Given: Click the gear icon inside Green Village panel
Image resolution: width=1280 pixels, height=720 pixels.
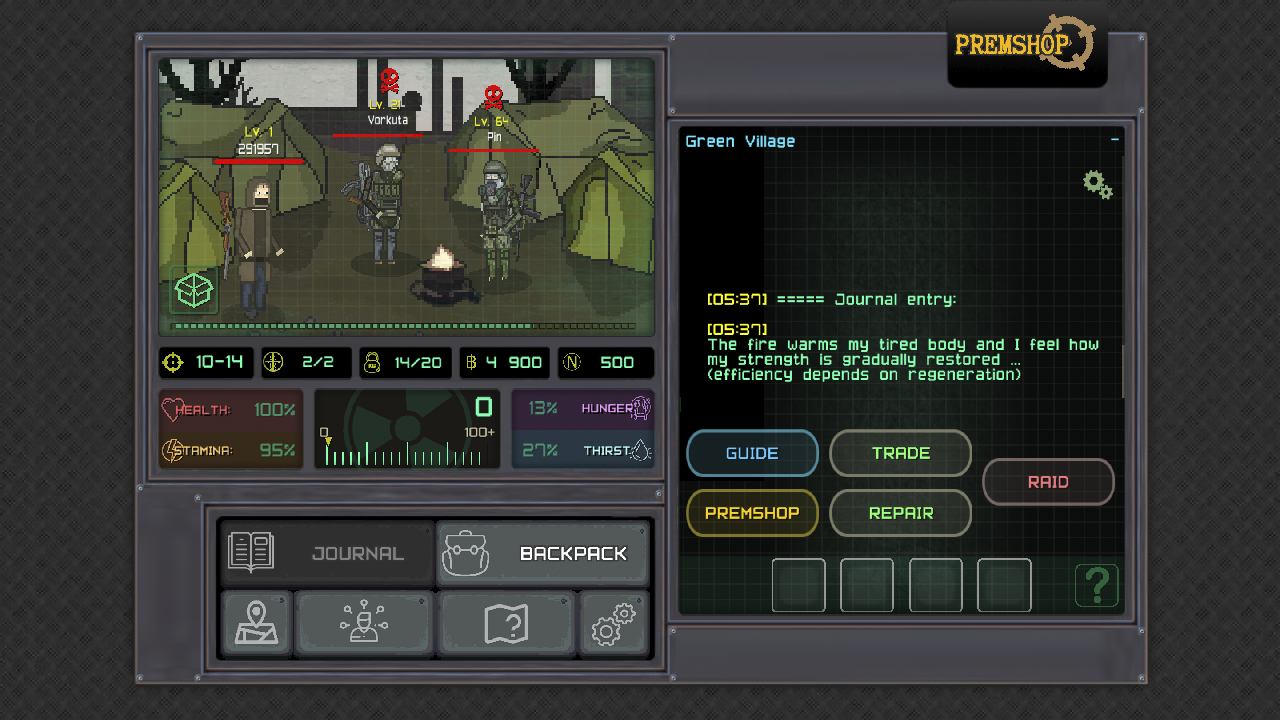Looking at the screenshot, I should [1097, 184].
